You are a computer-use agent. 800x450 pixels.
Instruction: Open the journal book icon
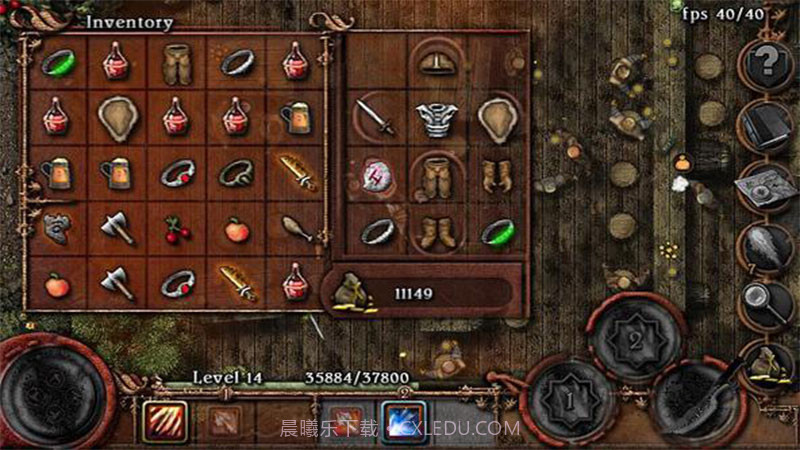[x=767, y=125]
